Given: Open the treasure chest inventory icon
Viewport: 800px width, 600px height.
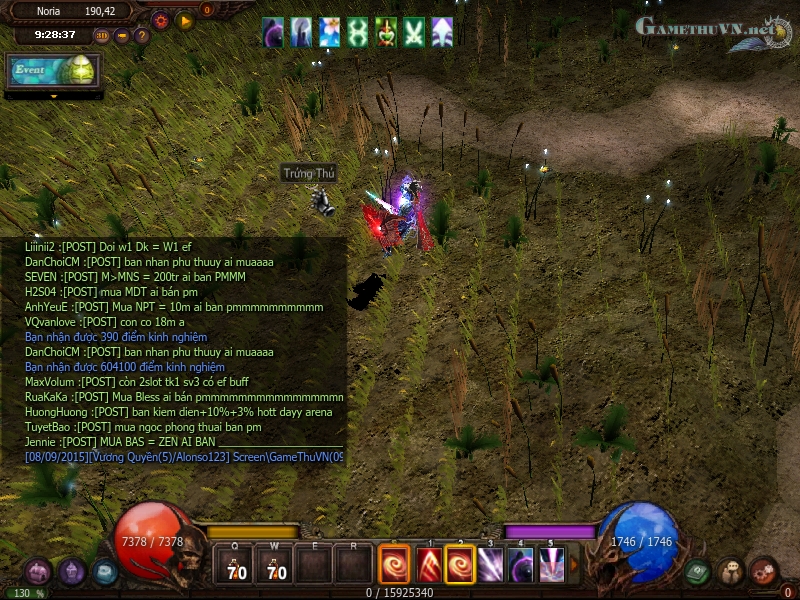Looking at the screenshot, I should (x=39, y=572).
